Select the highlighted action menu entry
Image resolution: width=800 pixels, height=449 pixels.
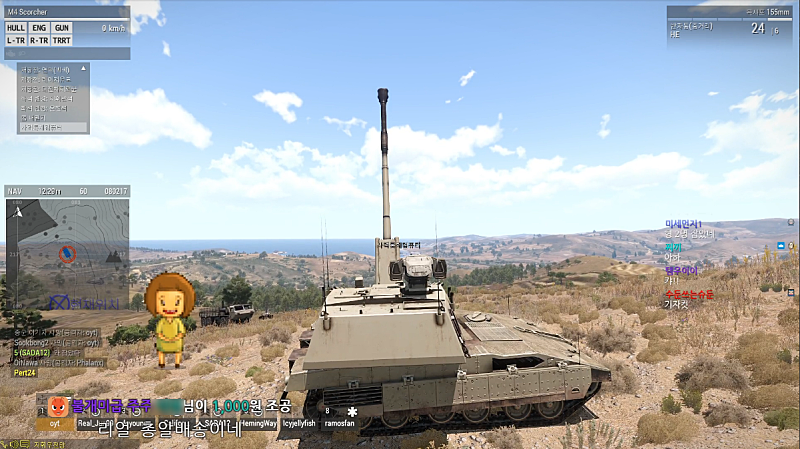click(x=53, y=128)
